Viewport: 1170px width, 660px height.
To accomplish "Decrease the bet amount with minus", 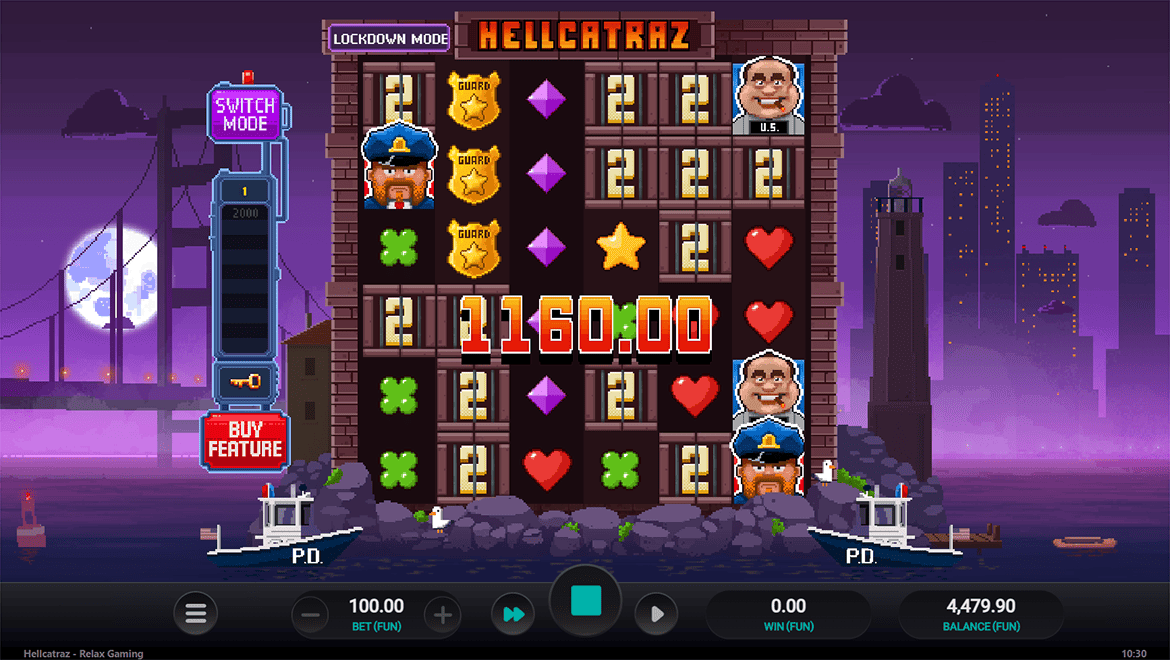I will pyautogui.click(x=310, y=614).
